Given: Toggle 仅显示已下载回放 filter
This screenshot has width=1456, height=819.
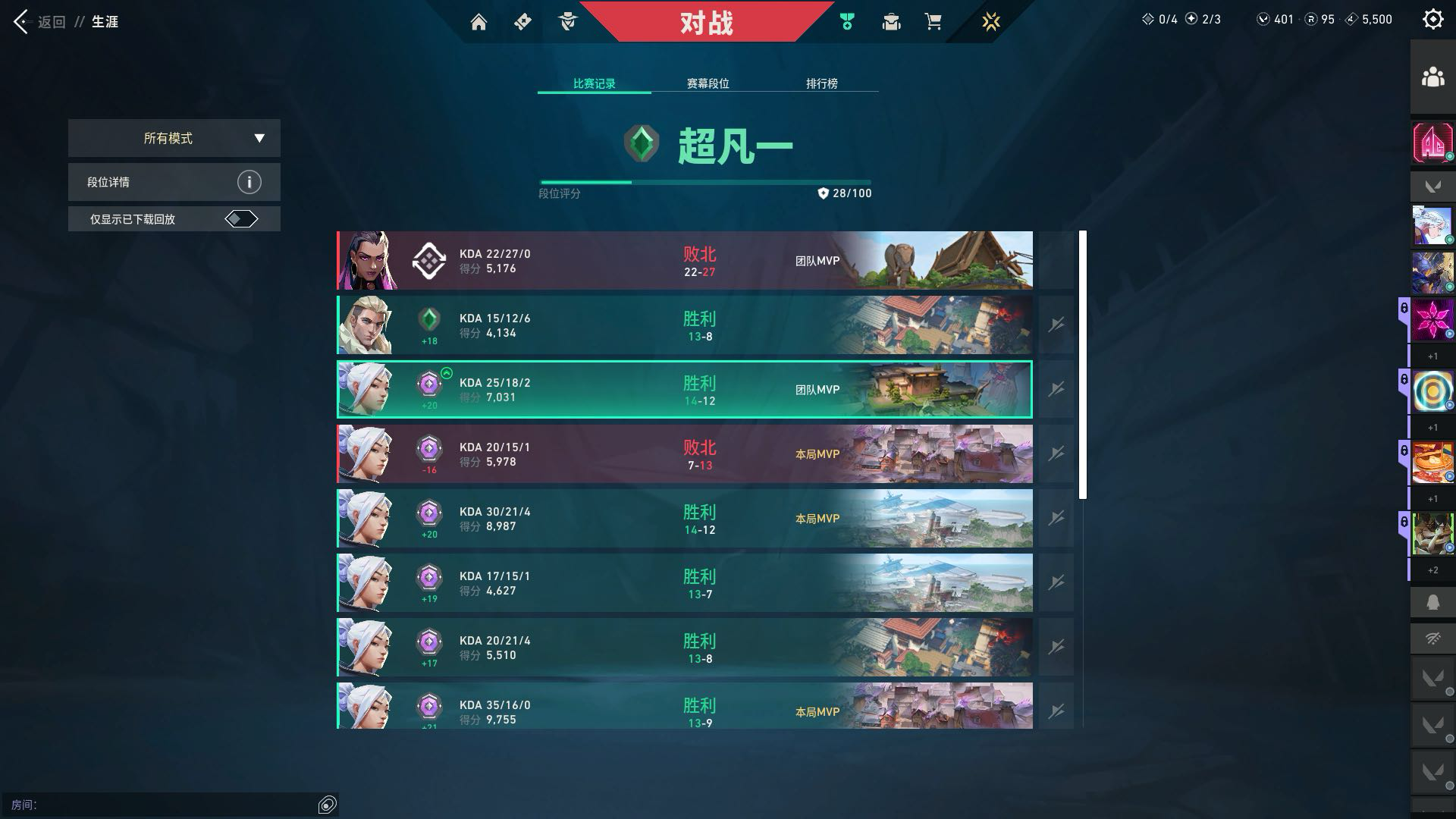Looking at the screenshot, I should (241, 219).
